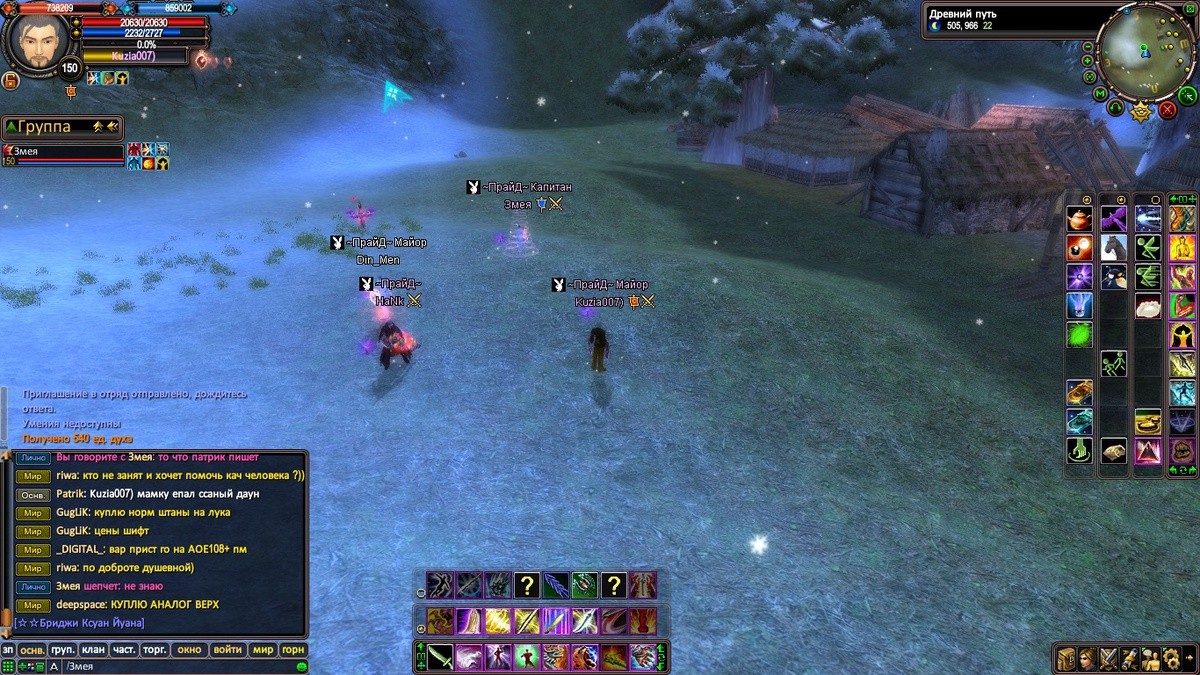Choose the 'мир' world chat channel
Viewport: 1200px width, 675px height.
click(x=263, y=650)
